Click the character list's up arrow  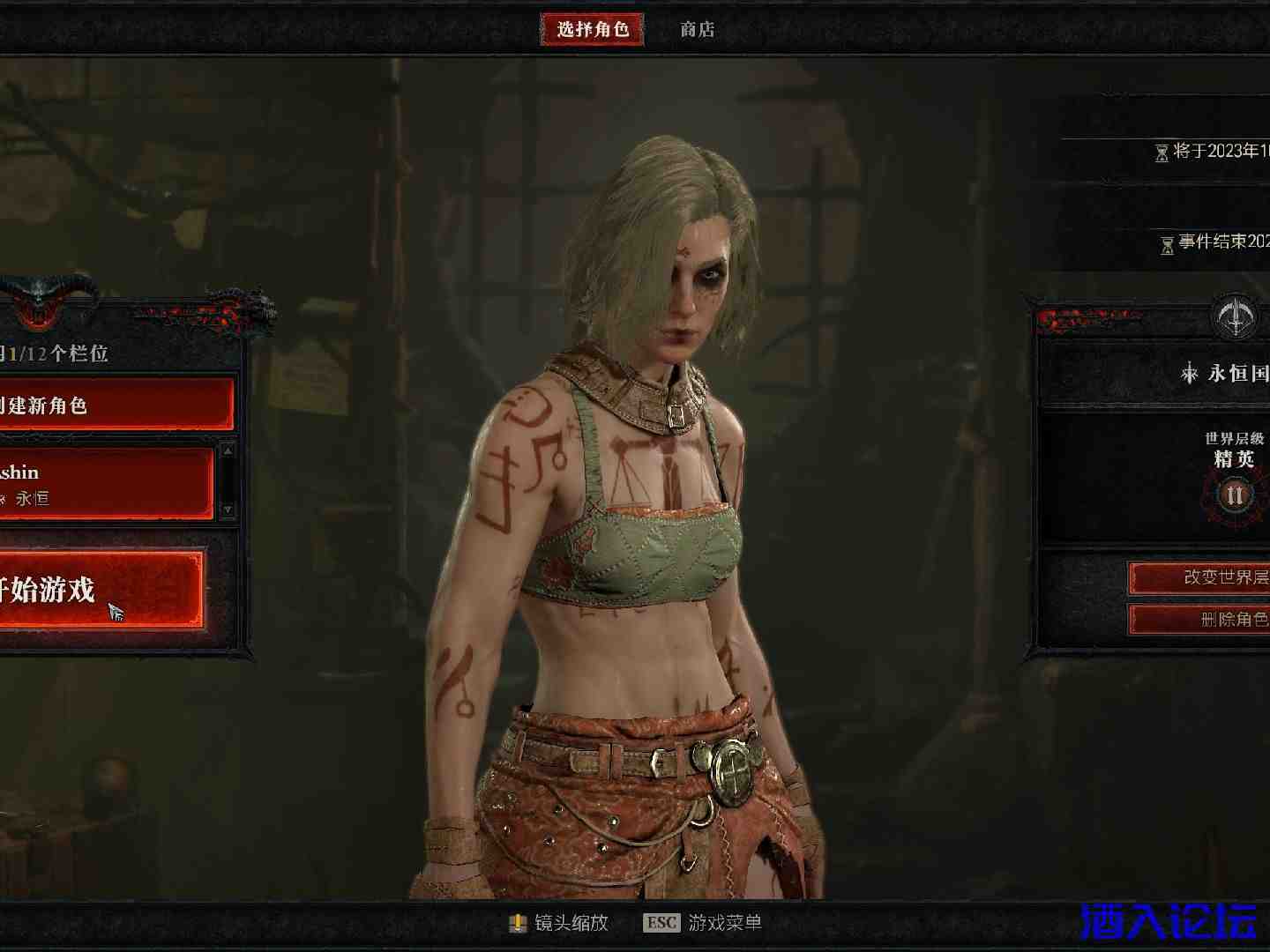click(228, 450)
